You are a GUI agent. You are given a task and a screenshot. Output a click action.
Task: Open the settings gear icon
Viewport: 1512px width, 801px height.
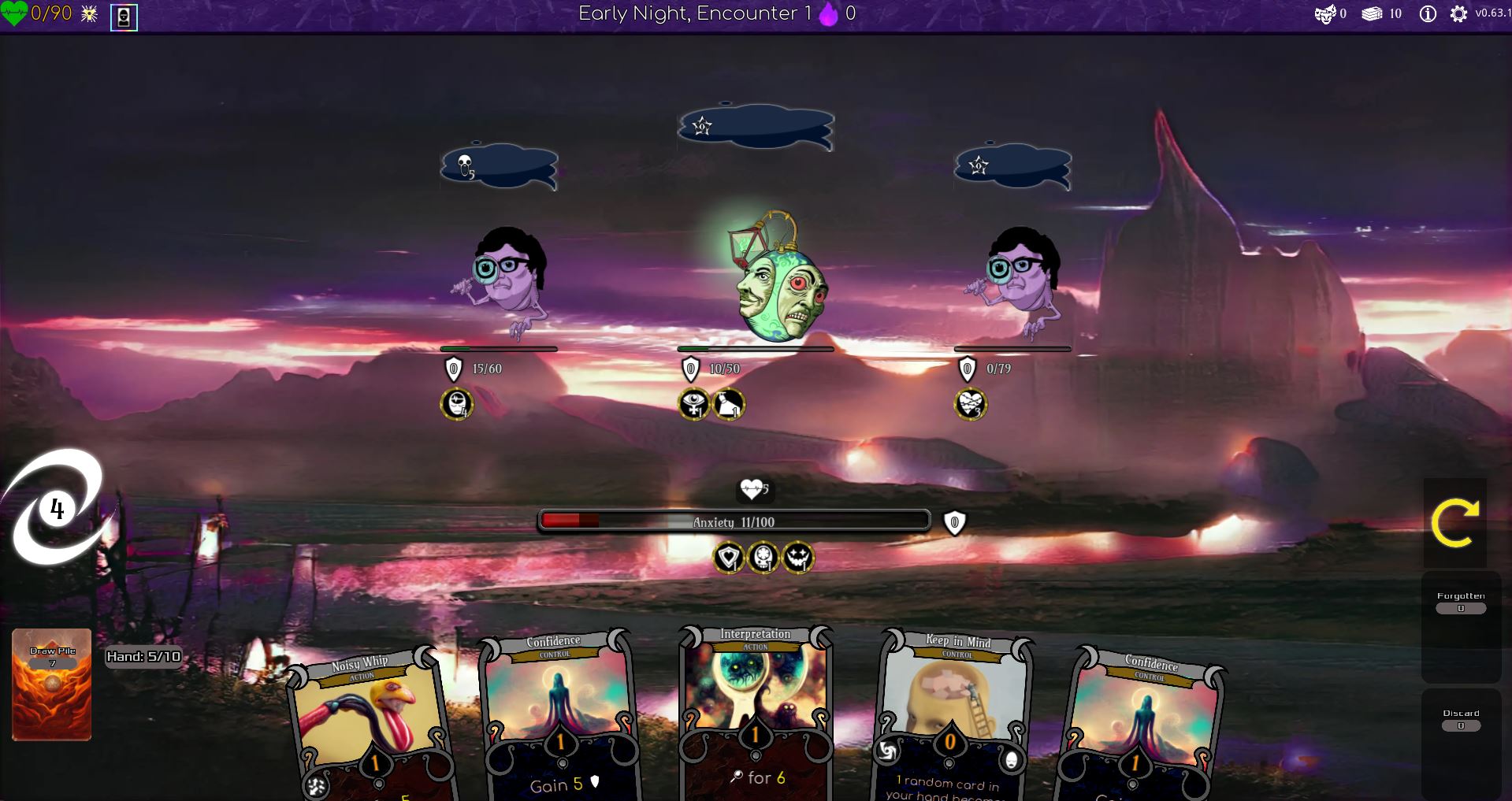click(x=1459, y=13)
